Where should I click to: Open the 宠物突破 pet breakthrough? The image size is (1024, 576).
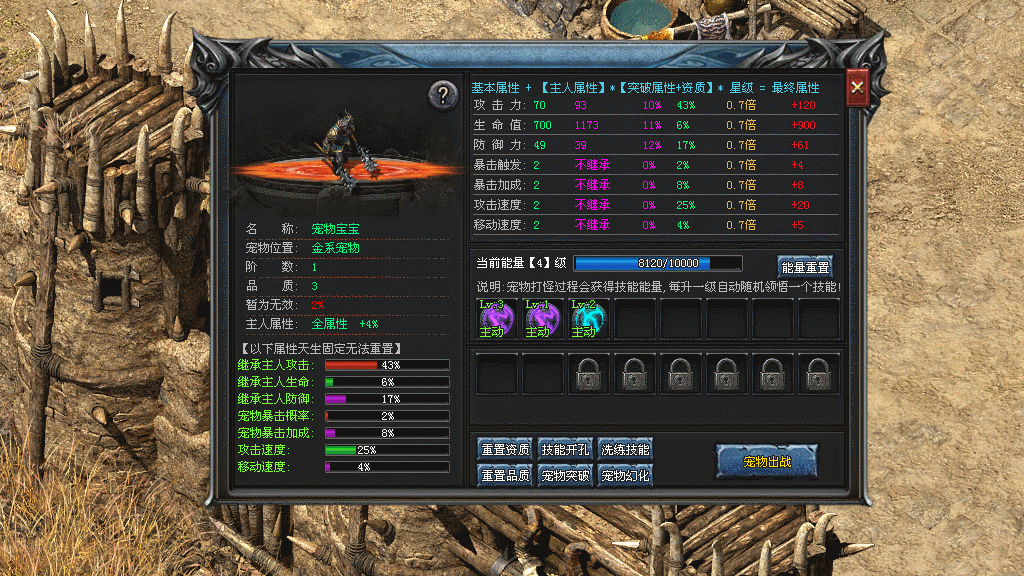coord(566,475)
